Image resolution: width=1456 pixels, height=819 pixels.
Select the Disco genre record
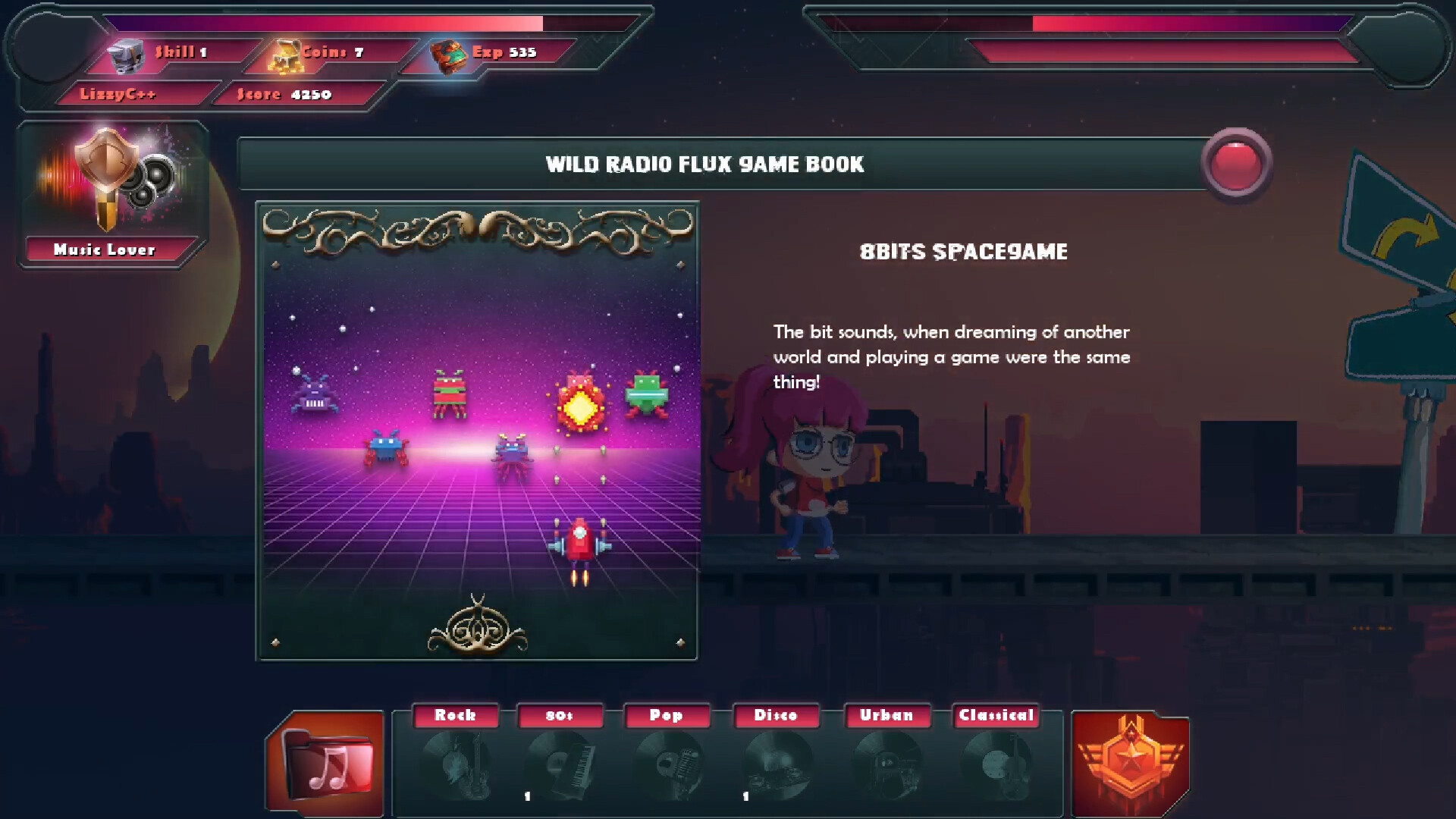click(777, 763)
